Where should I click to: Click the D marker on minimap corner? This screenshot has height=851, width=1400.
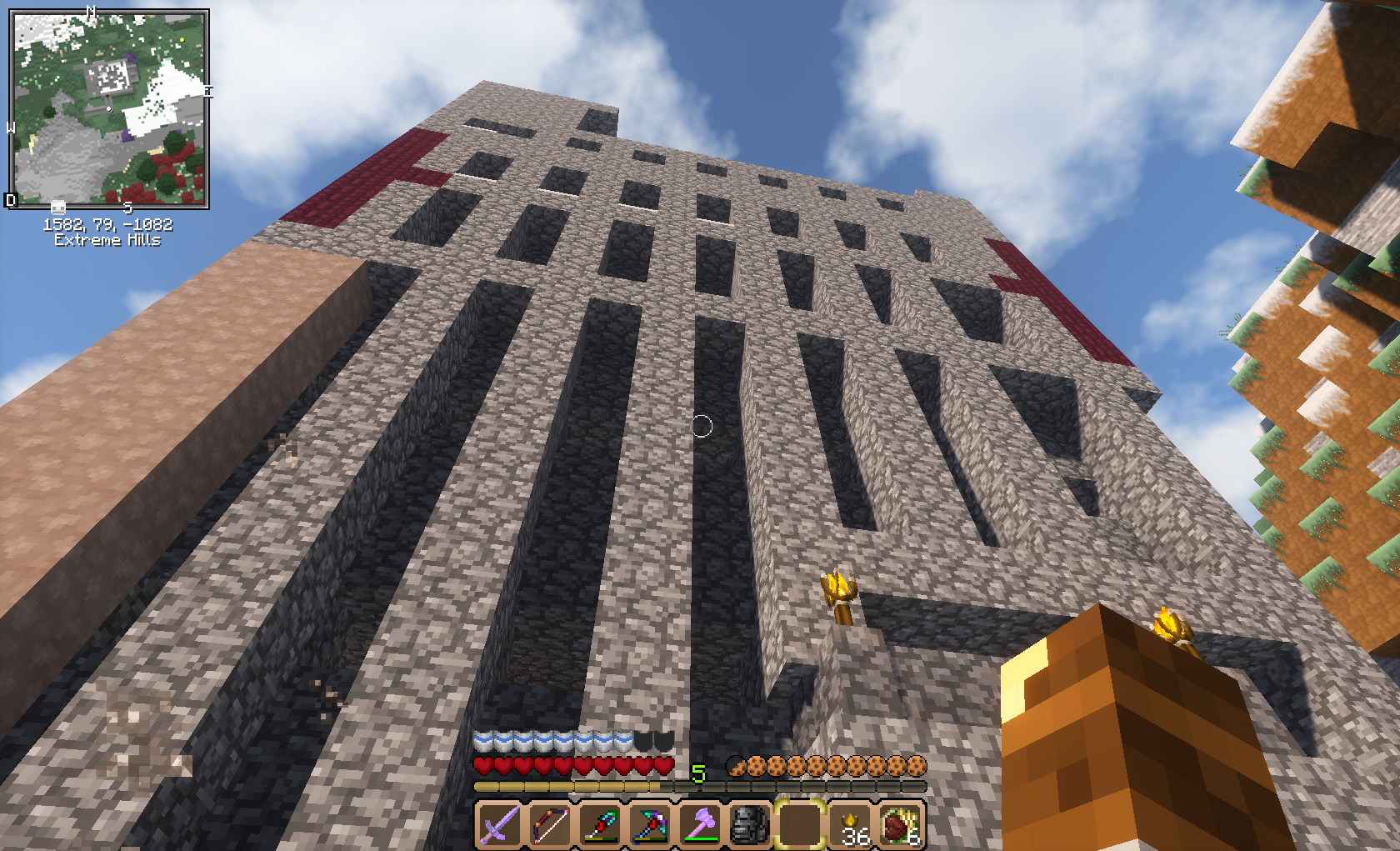coord(11,200)
